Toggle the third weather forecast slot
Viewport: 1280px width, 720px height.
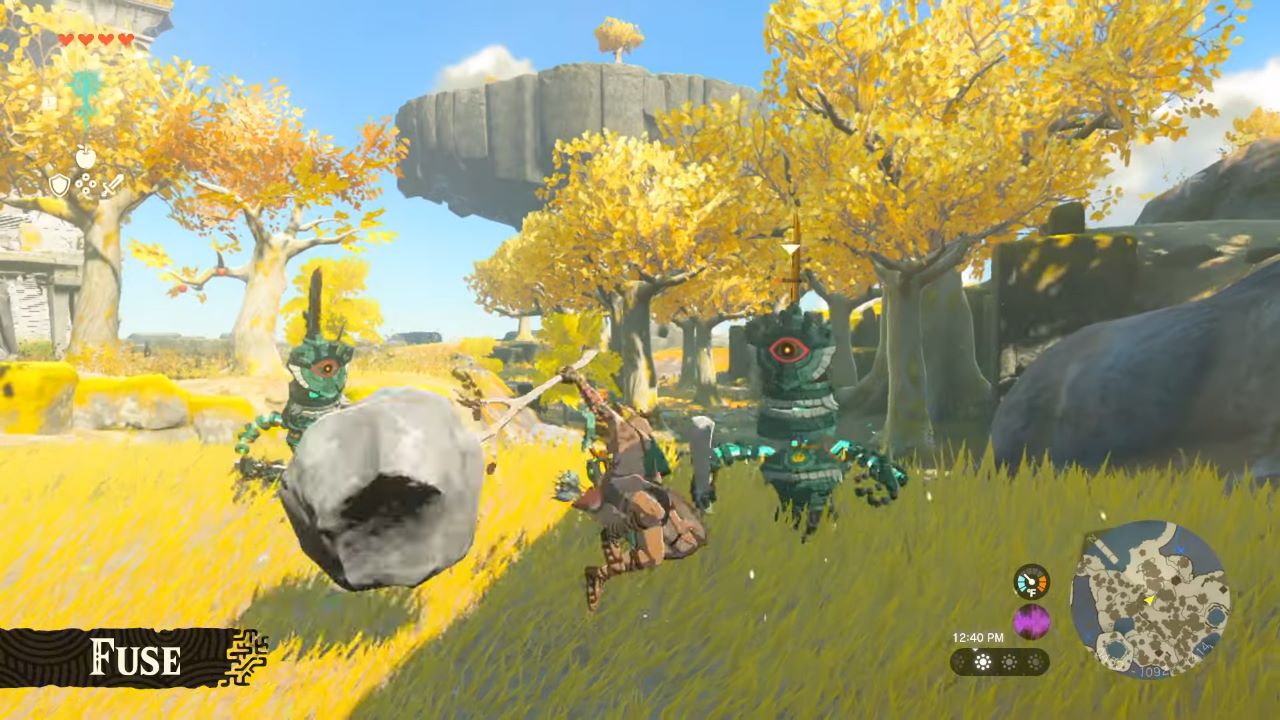pyautogui.click(x=1035, y=662)
